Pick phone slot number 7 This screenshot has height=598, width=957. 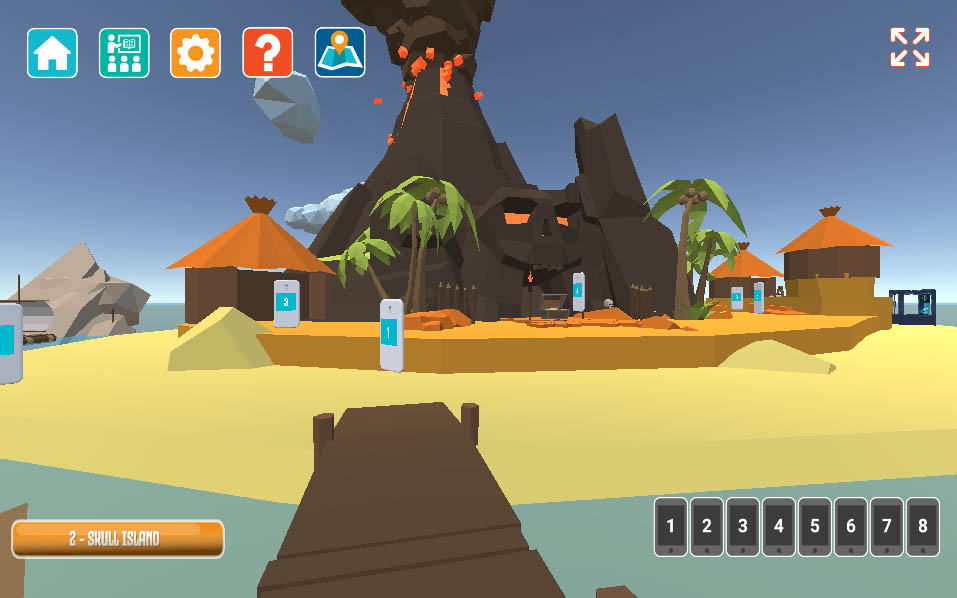[887, 526]
